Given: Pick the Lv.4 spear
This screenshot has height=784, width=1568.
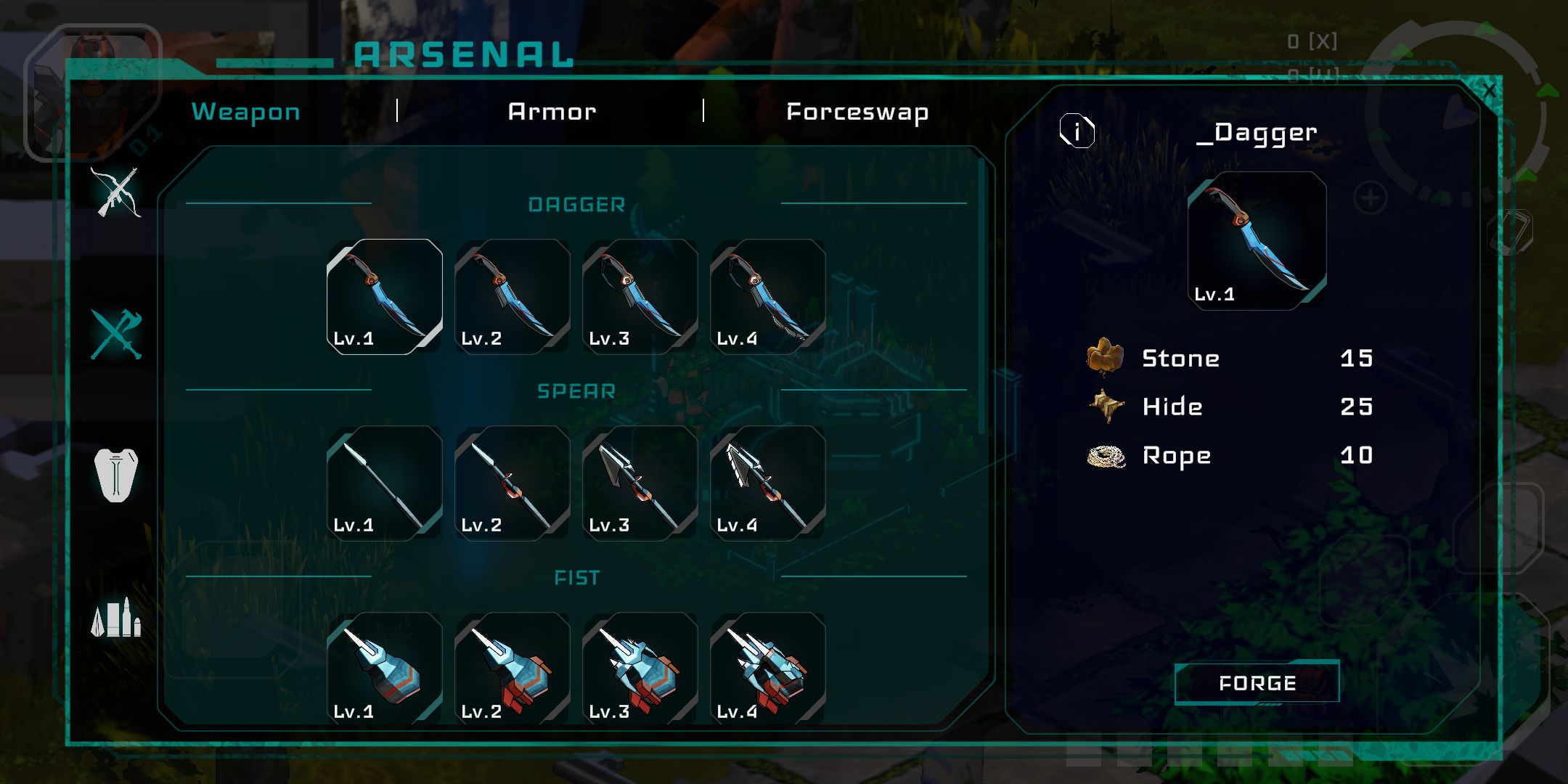Looking at the screenshot, I should coord(768,483).
